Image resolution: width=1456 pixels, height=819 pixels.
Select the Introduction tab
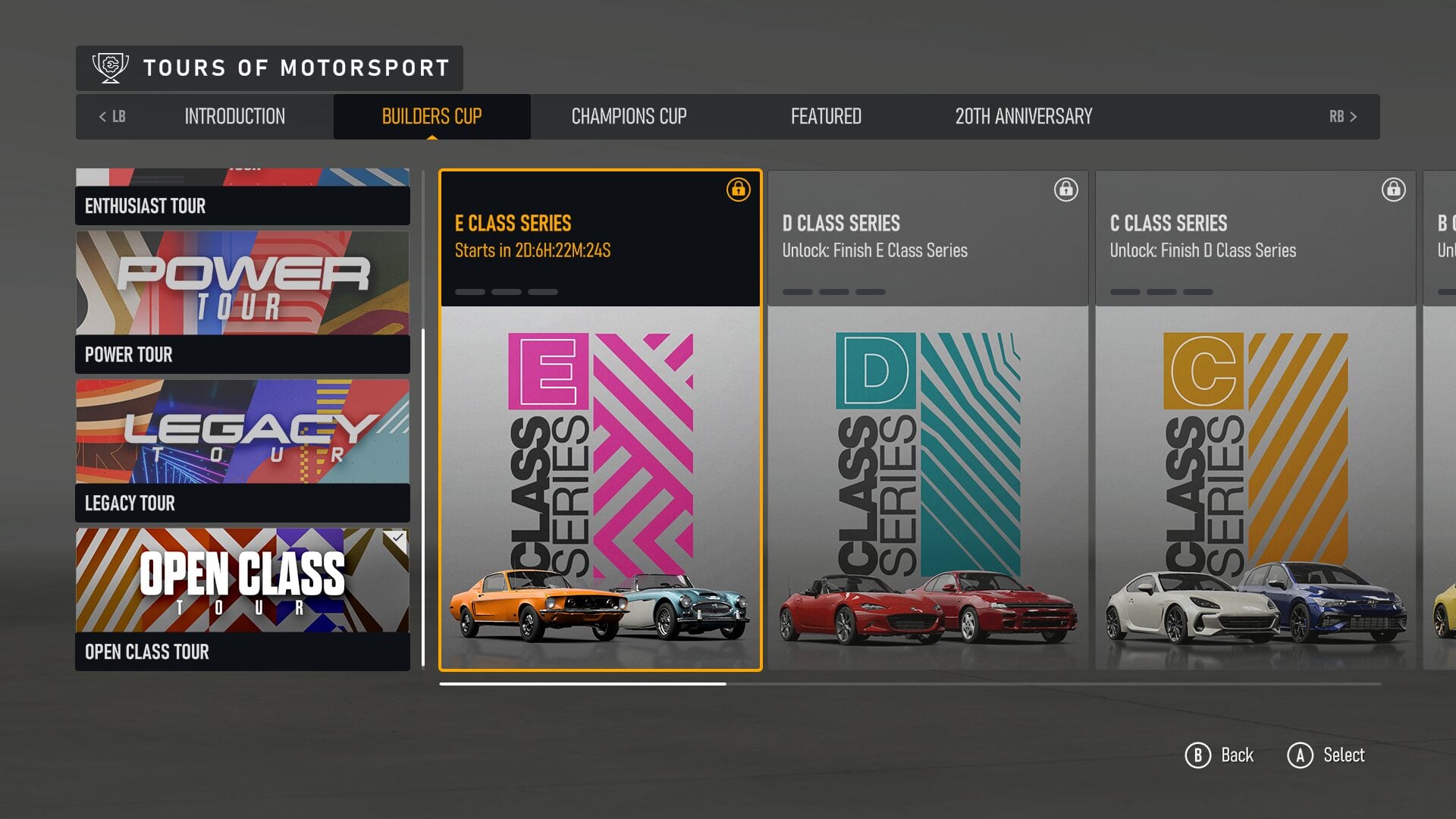234,116
